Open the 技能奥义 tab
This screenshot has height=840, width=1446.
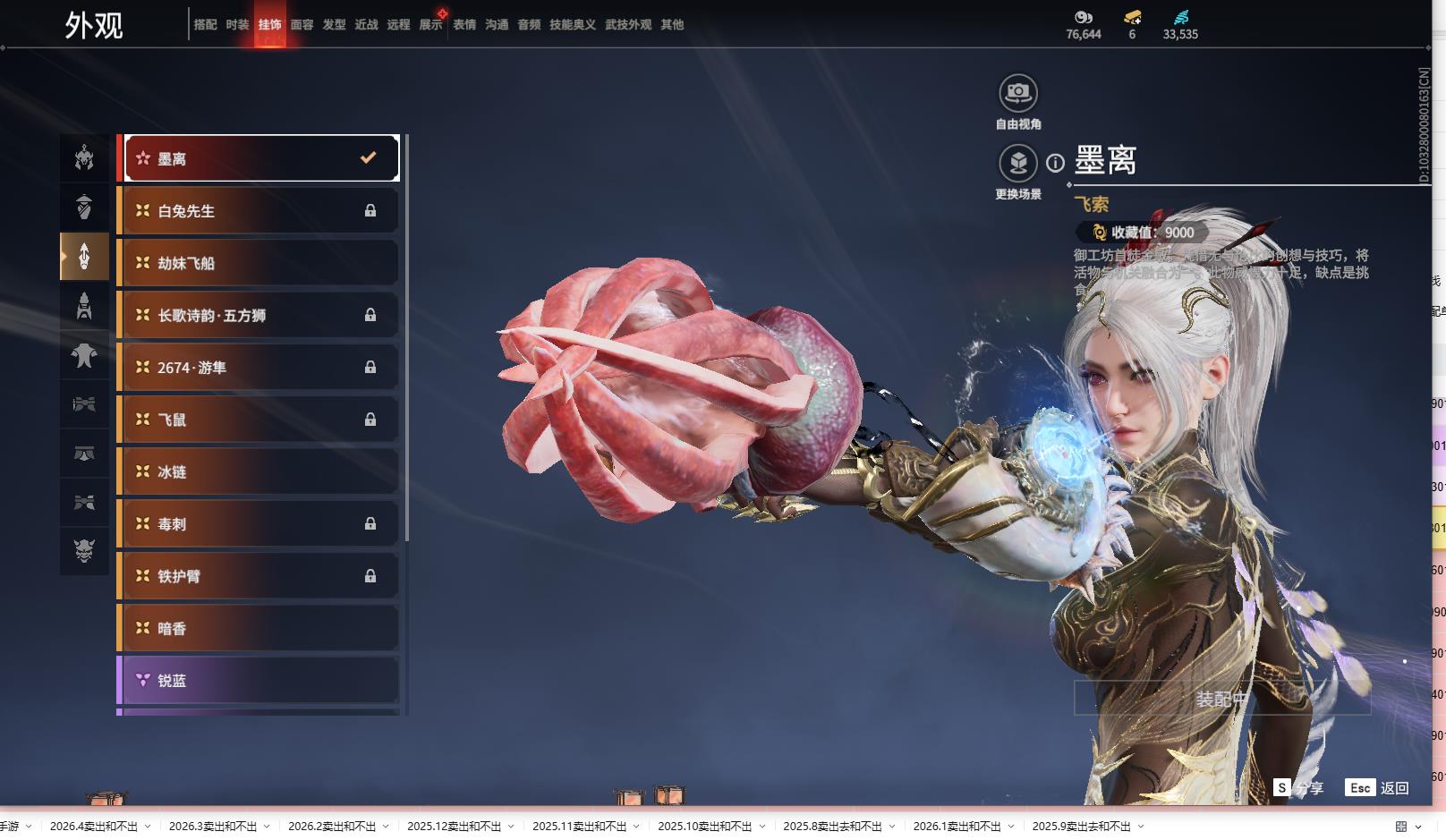(572, 25)
